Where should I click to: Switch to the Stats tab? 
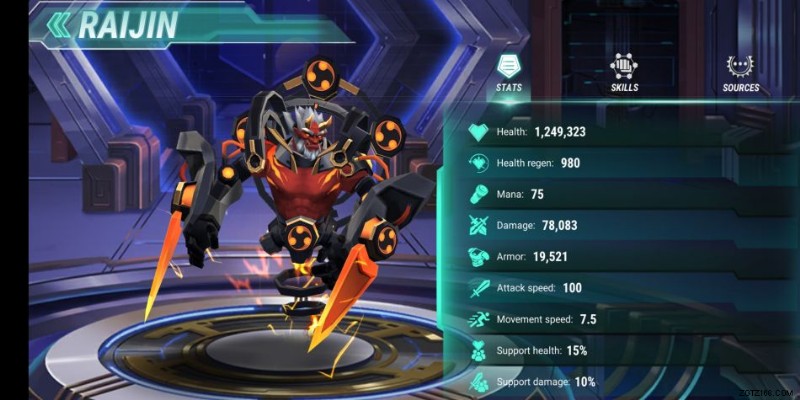pyautogui.click(x=508, y=72)
